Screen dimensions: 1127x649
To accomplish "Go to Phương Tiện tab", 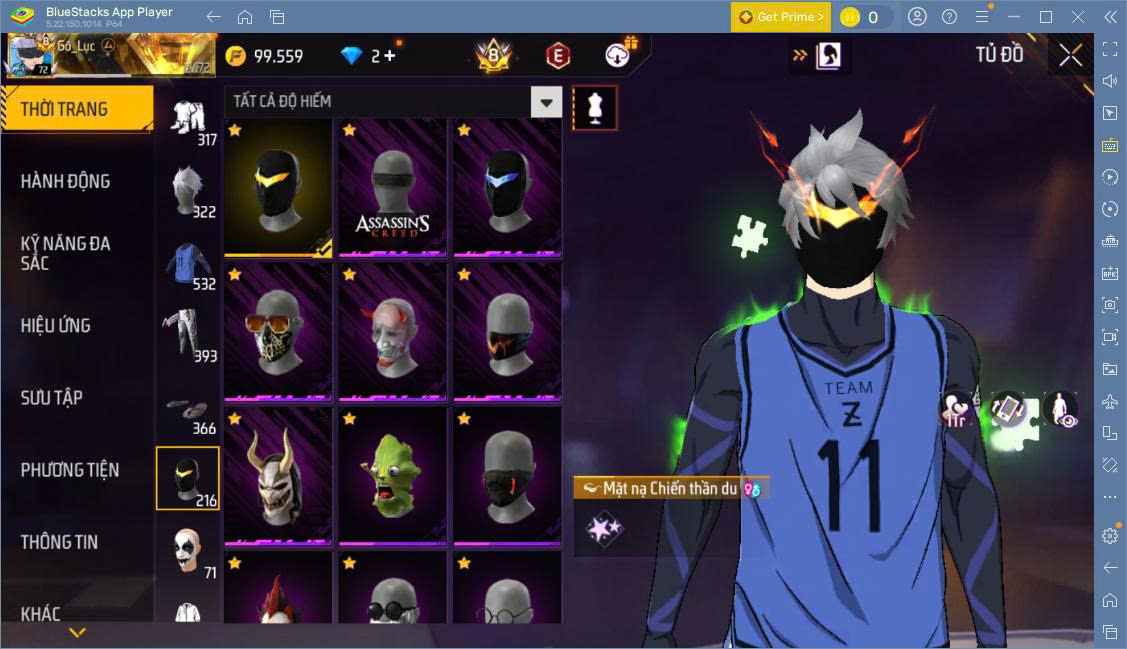I will click(70, 470).
